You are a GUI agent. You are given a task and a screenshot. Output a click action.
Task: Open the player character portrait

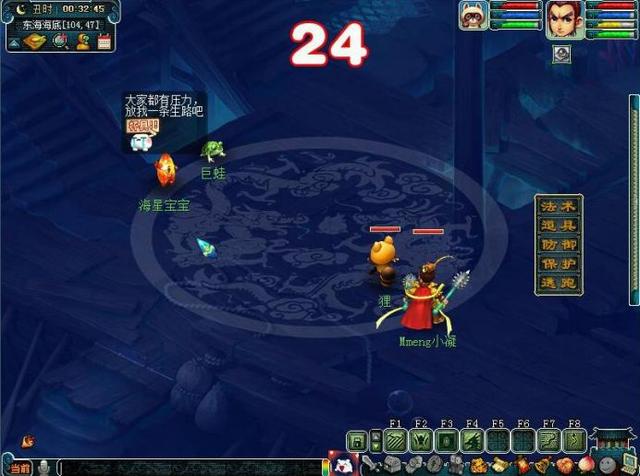(562, 19)
